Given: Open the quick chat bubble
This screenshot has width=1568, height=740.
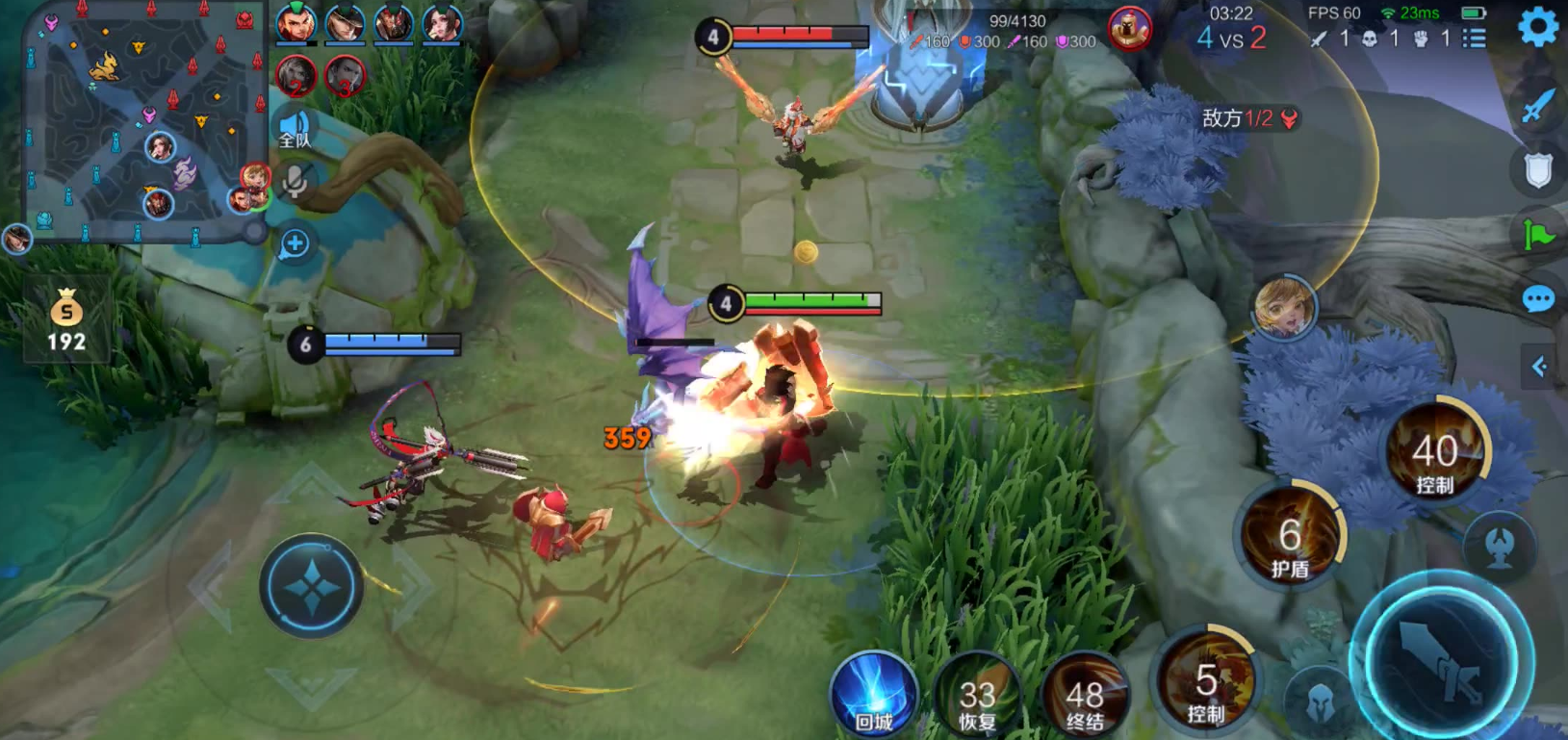Looking at the screenshot, I should coord(1538,299).
